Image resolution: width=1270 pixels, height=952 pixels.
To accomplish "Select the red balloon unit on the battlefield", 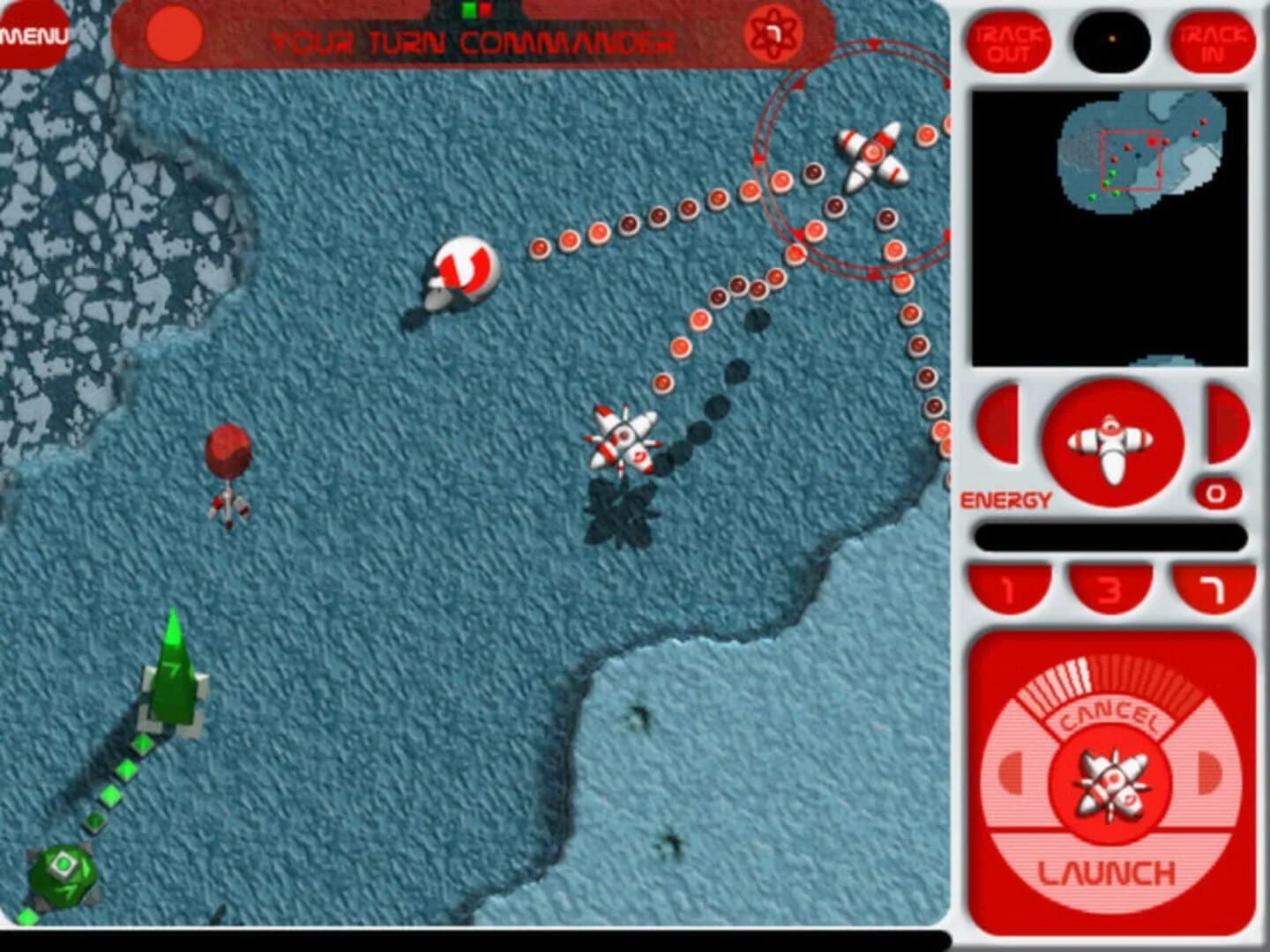I will point(228,452).
